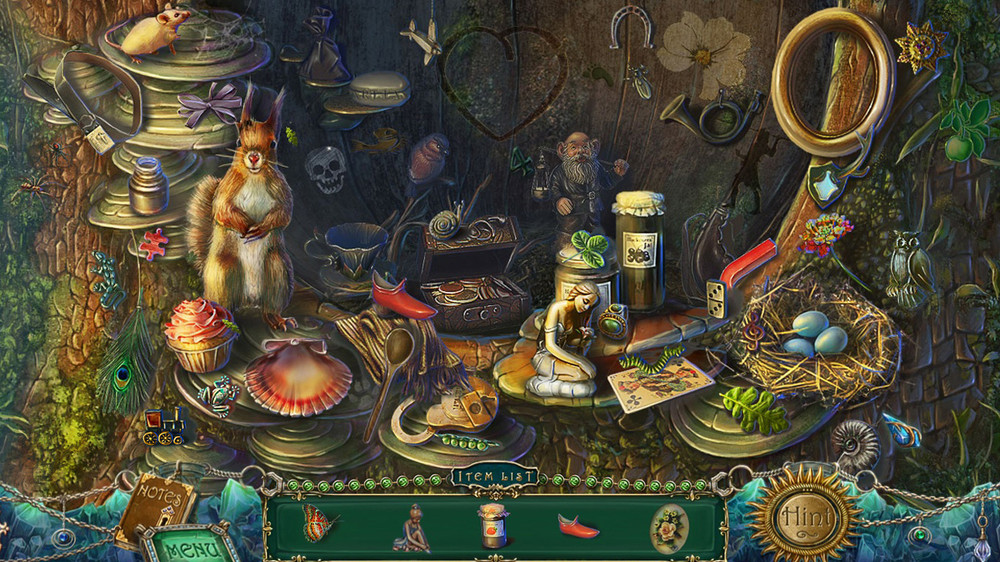Select the oval flower cameo list entry
Viewport: 1000px width, 562px height.
click(667, 525)
